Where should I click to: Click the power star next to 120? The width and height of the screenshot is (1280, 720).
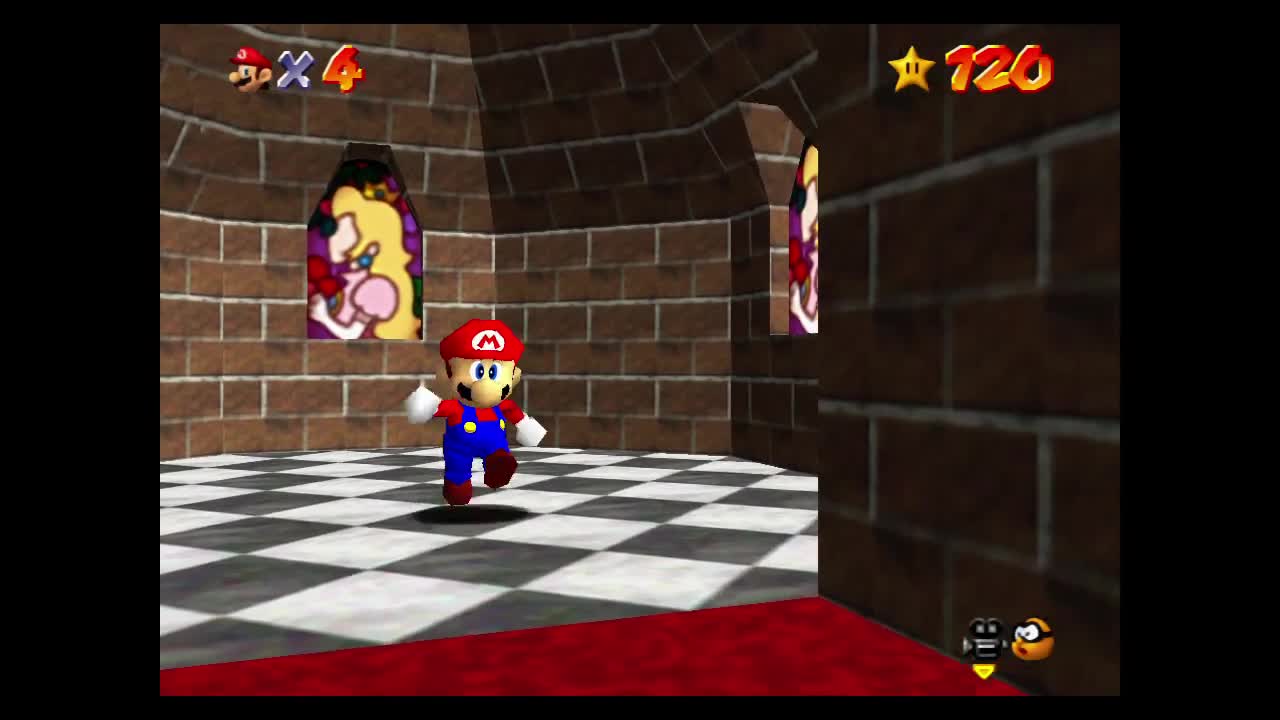[913, 69]
